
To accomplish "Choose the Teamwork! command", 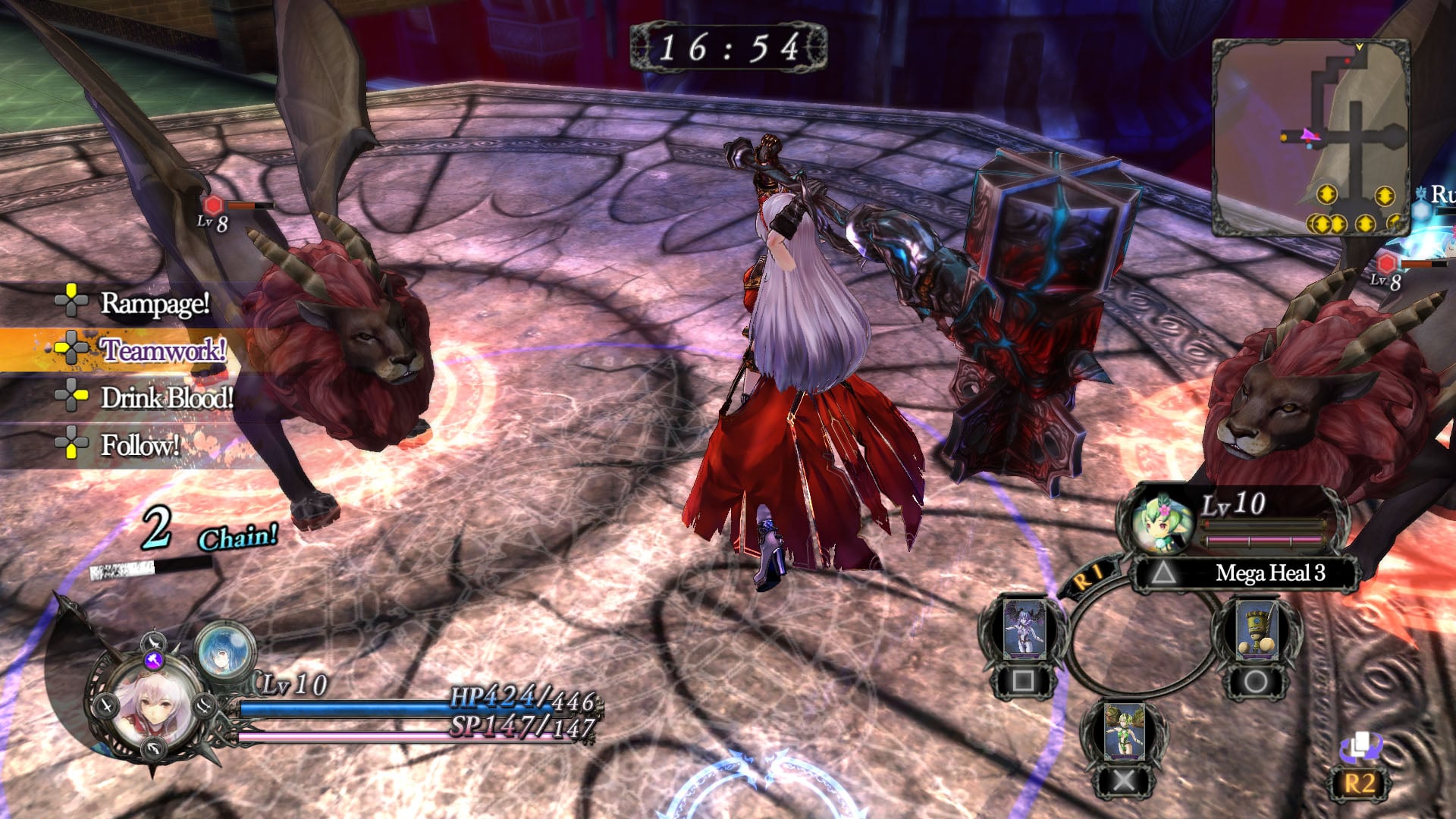I will click(162, 350).
